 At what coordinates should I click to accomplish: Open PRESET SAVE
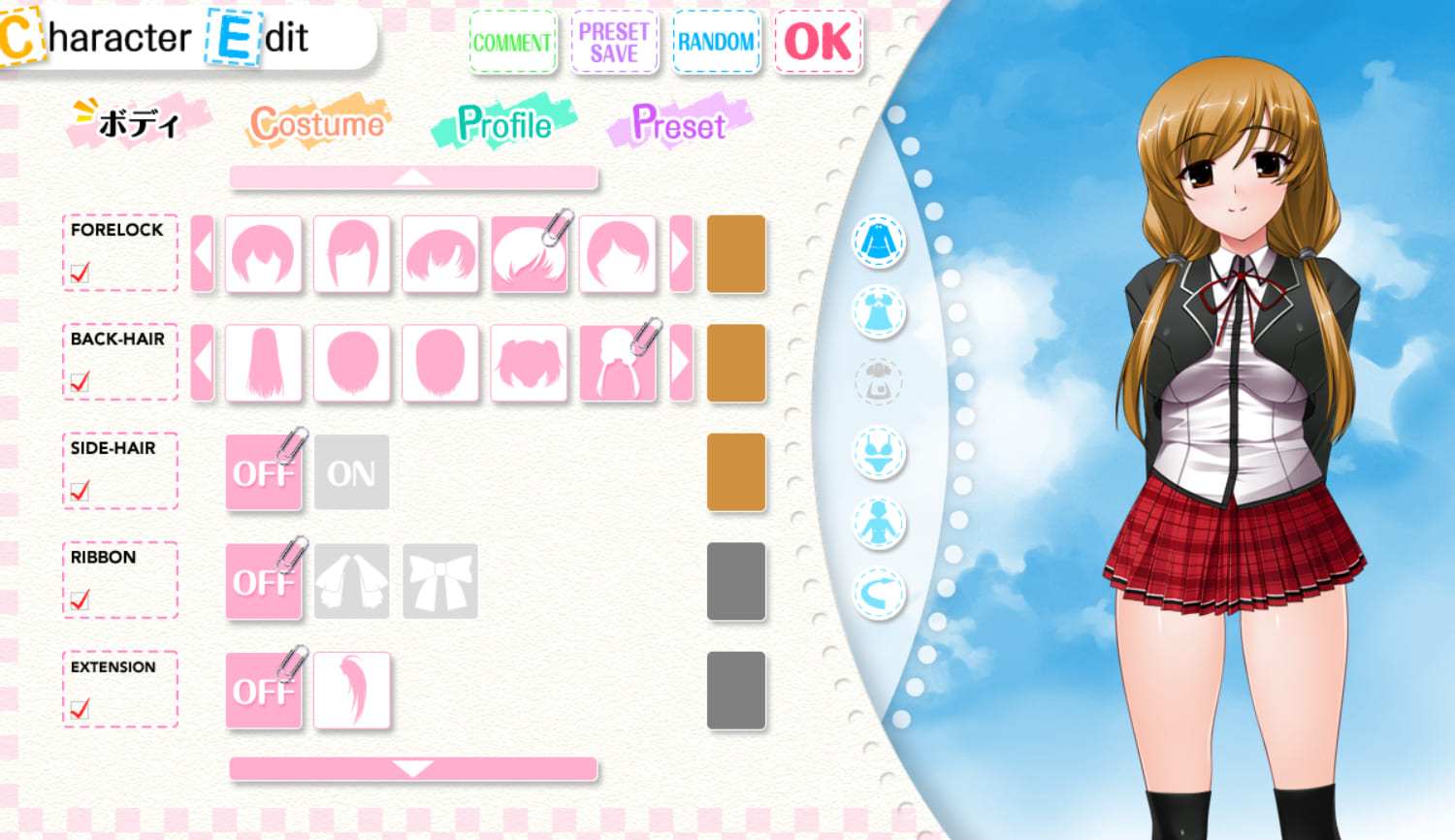(614, 43)
